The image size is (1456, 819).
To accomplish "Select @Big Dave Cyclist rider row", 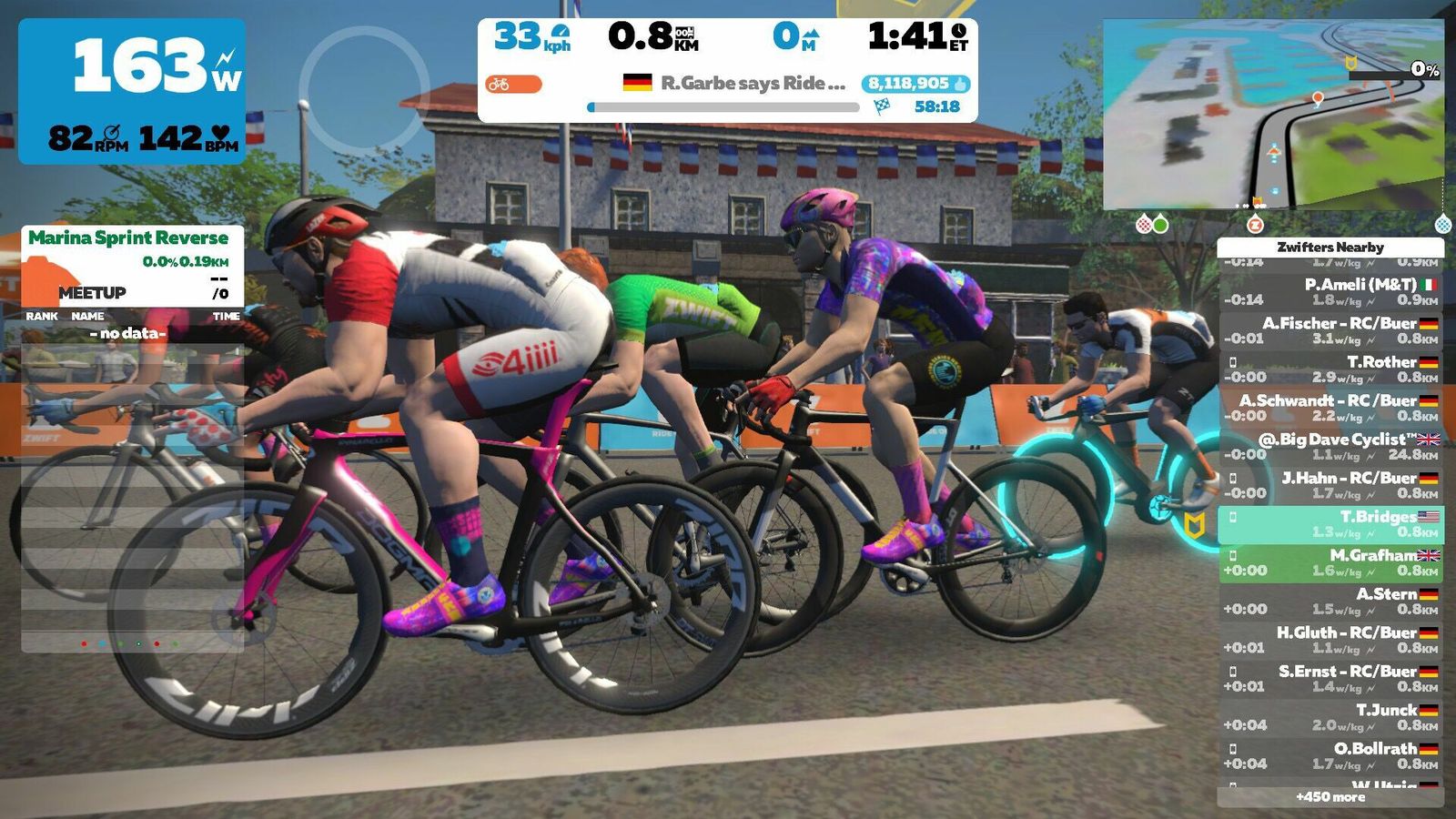I will [1330, 446].
